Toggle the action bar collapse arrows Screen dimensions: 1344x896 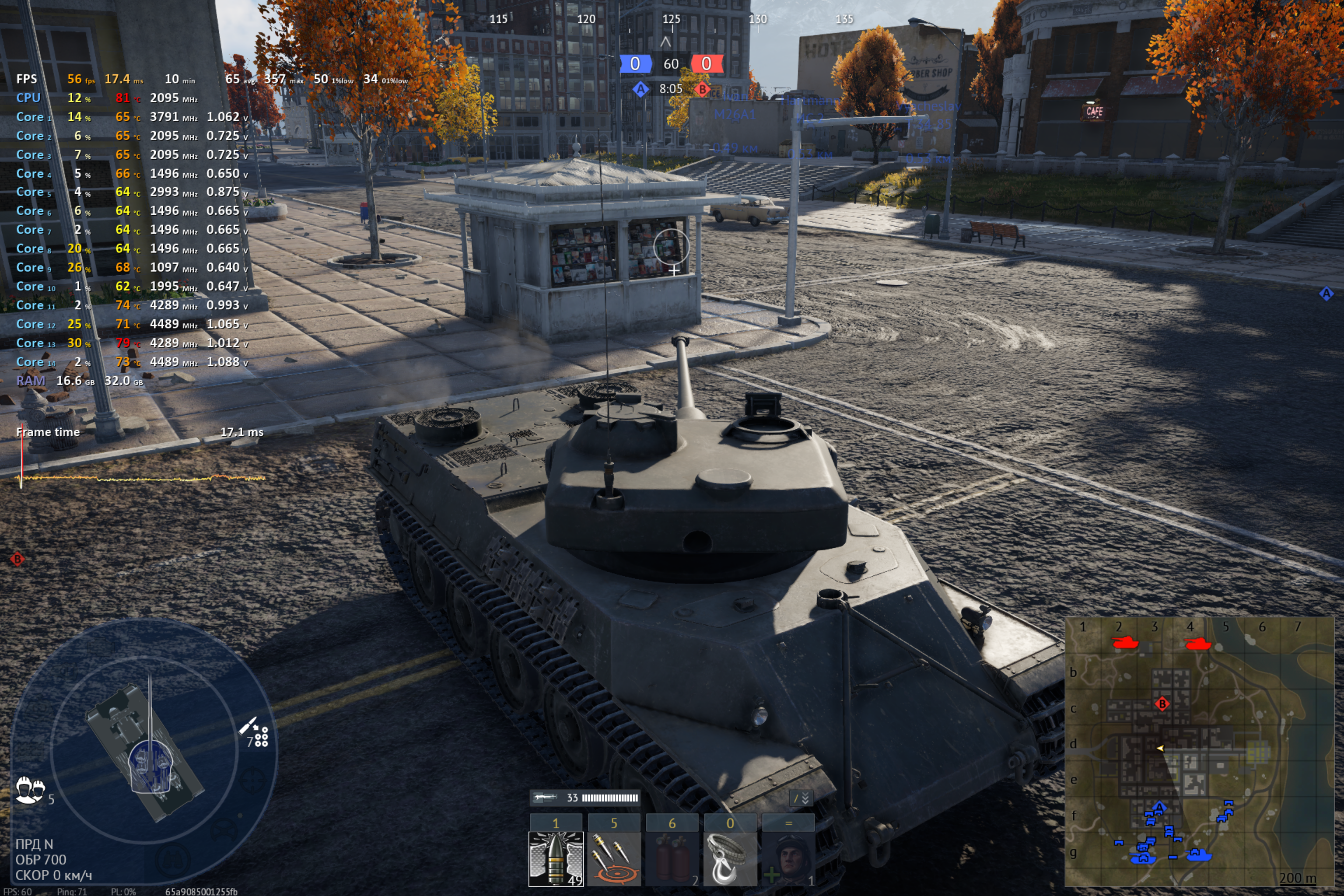801,798
